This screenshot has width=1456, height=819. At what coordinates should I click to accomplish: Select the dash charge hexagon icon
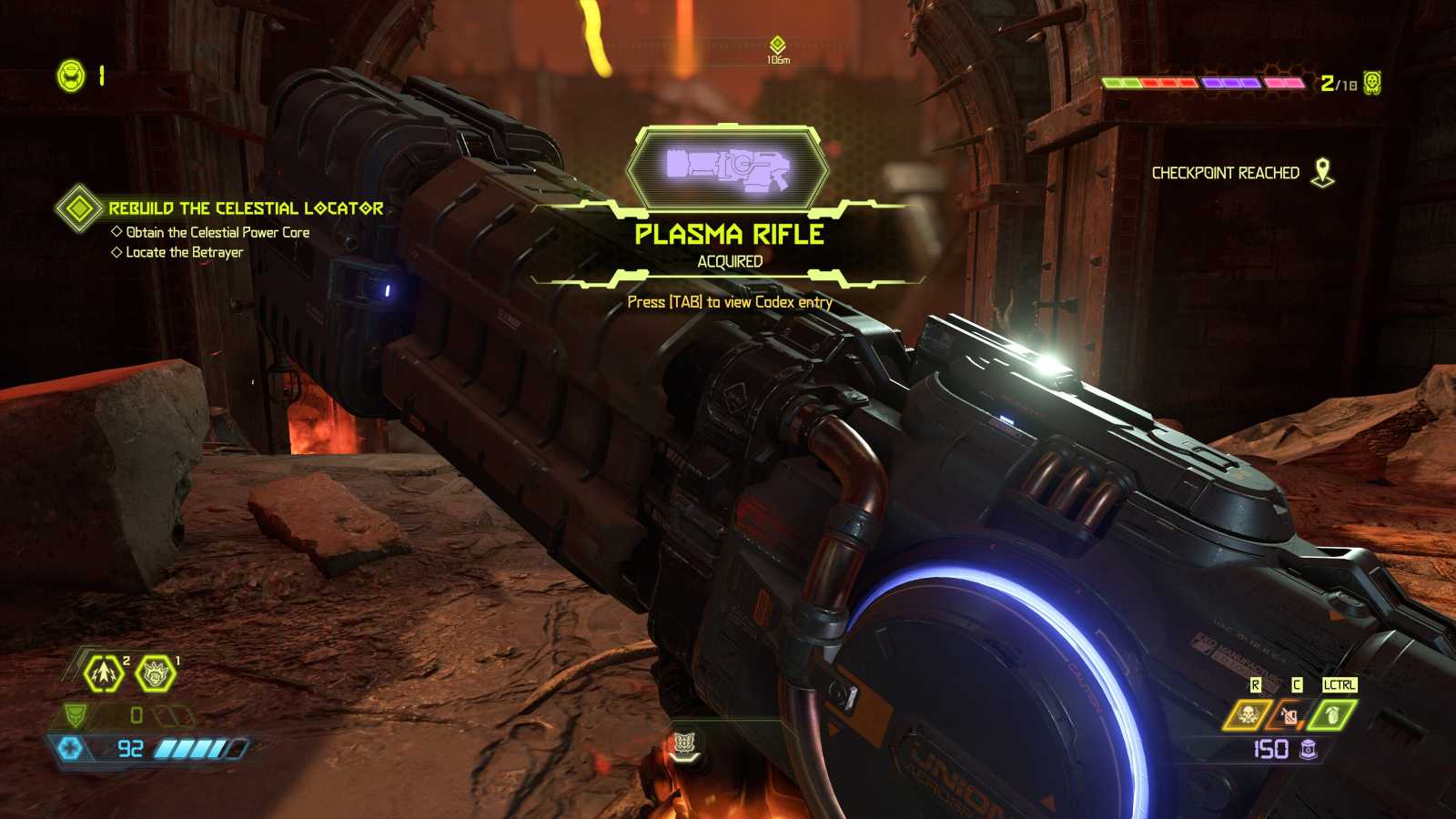[x=104, y=673]
